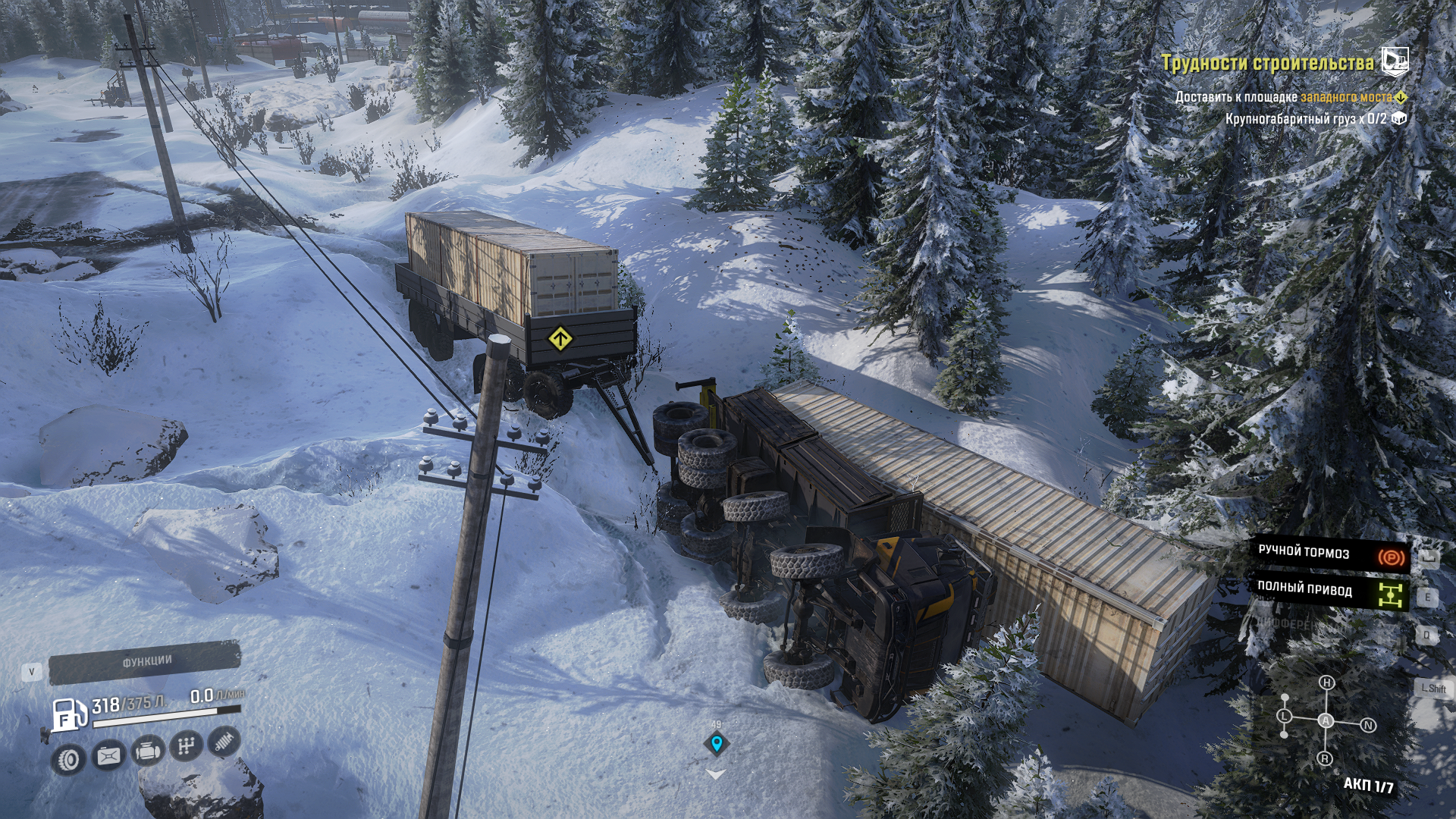1456x819 pixels.
Task: Click the fuel pump icon
Action: 67,716
